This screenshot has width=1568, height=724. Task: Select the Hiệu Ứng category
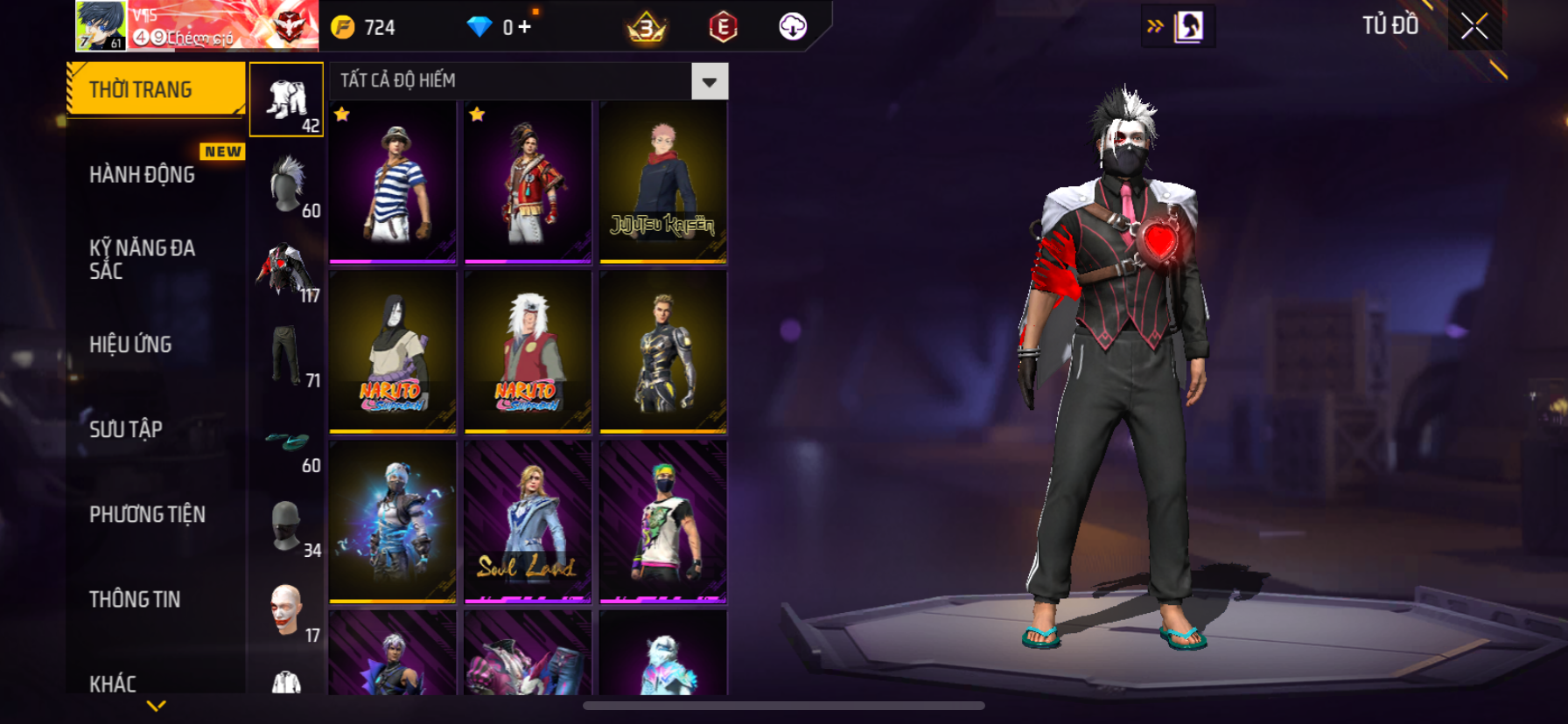(131, 345)
